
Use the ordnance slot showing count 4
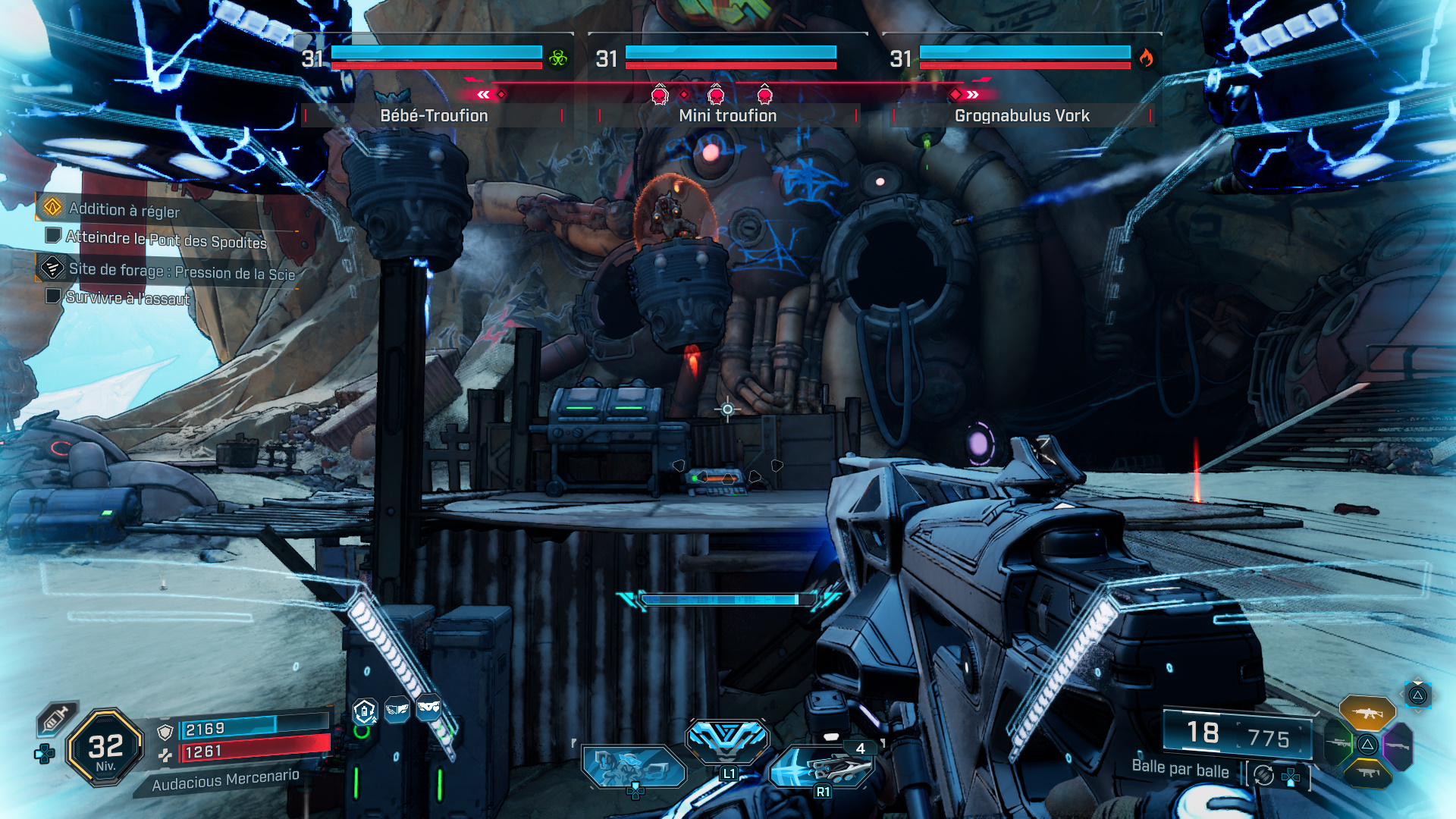[x=822, y=767]
